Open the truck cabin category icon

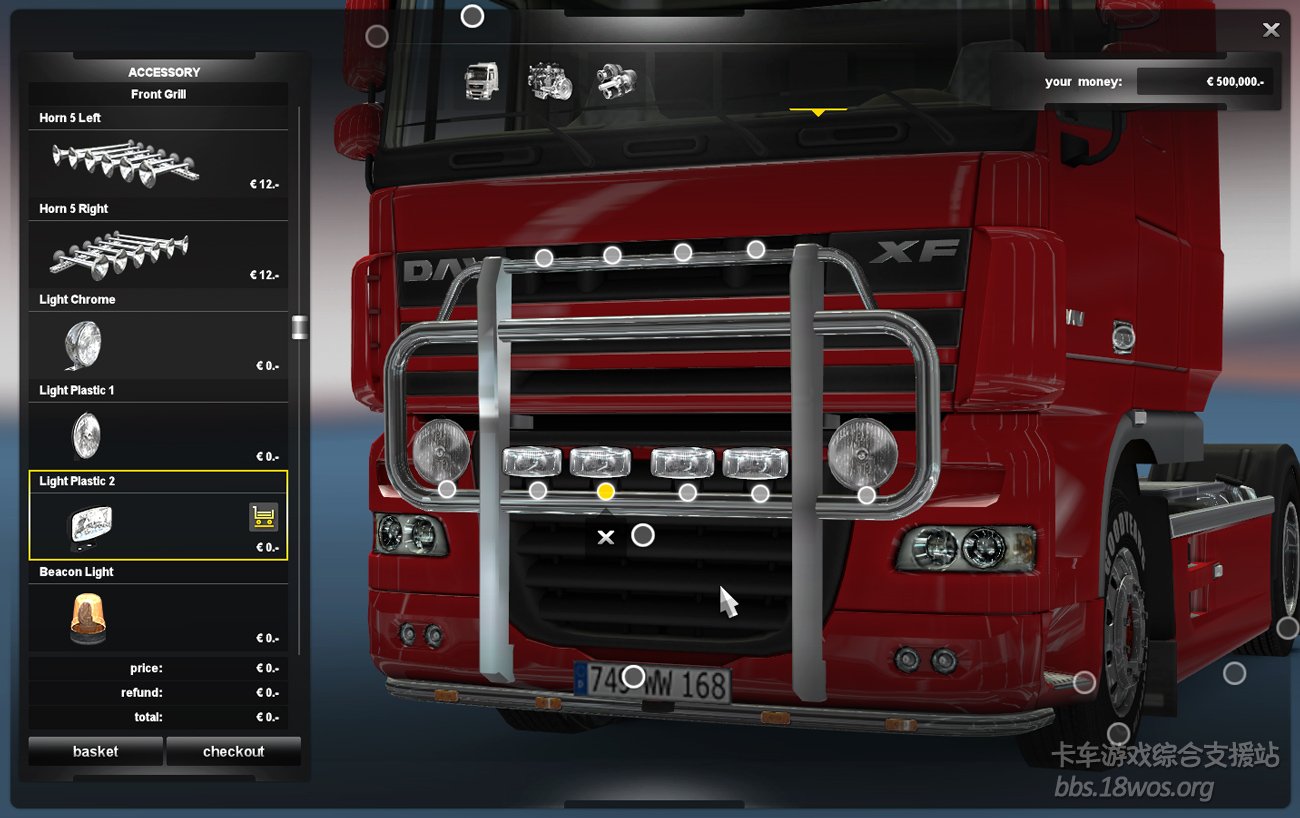pyautogui.click(x=481, y=81)
